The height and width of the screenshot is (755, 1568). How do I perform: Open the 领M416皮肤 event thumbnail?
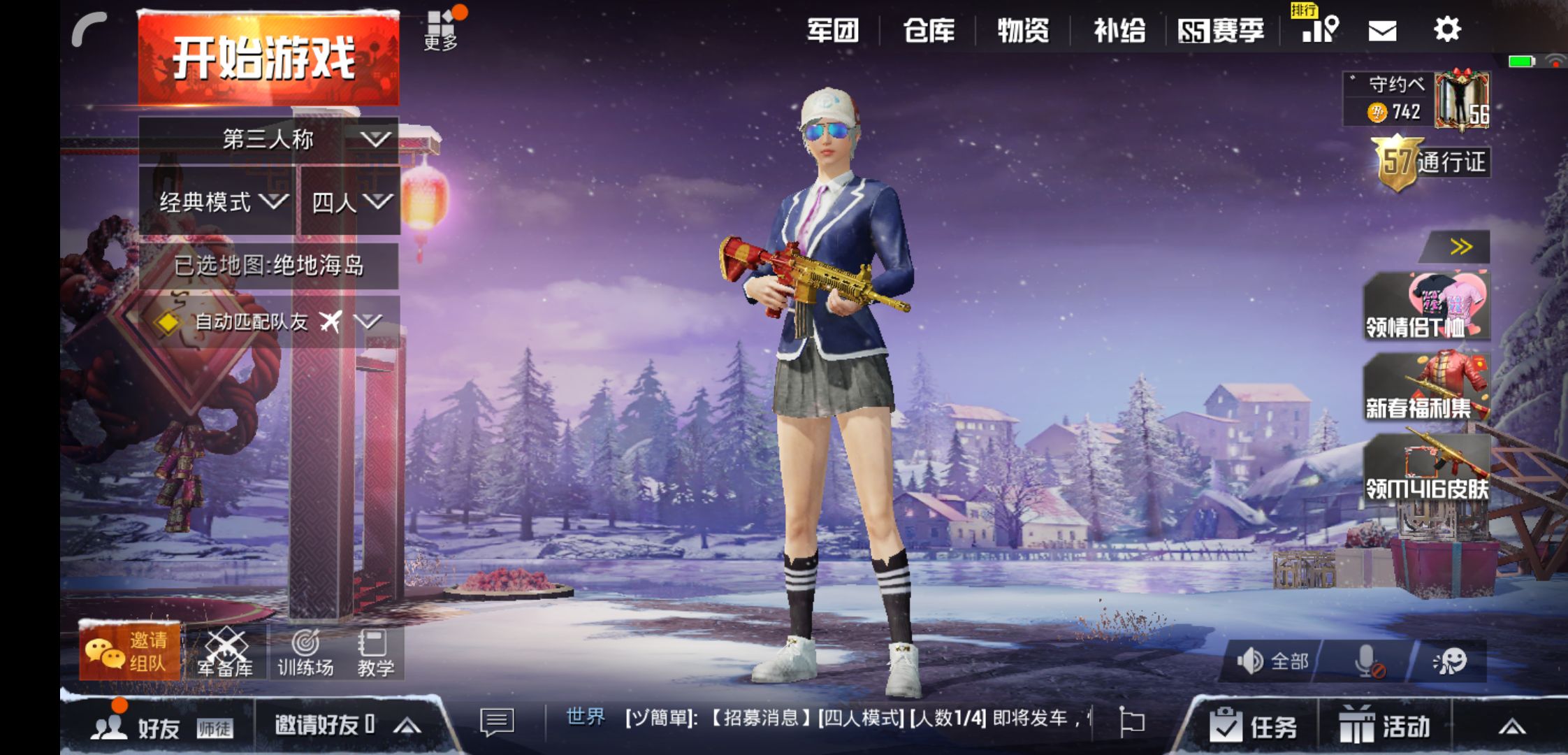pos(1426,468)
